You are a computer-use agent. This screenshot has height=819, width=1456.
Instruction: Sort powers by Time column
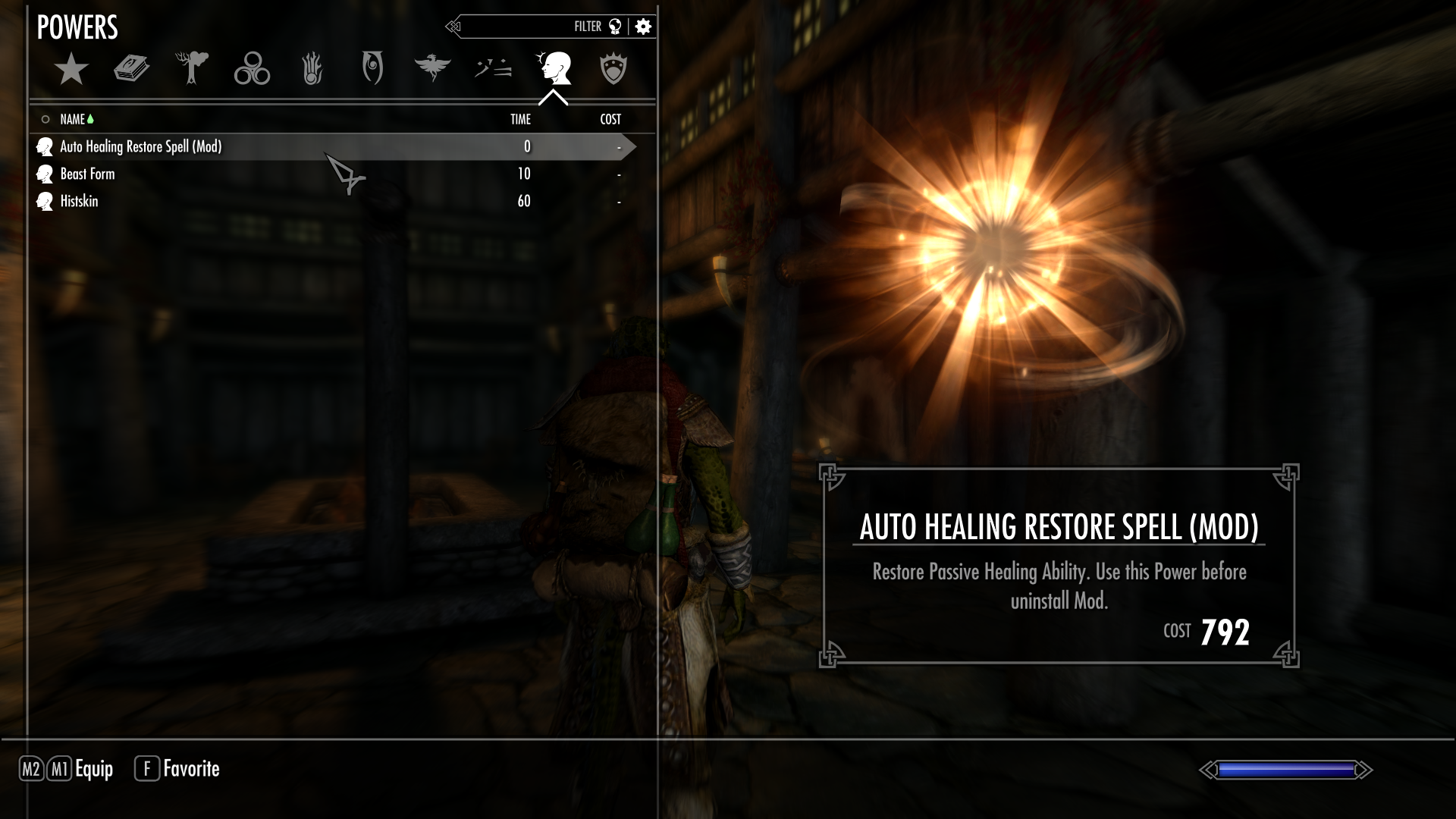click(520, 119)
